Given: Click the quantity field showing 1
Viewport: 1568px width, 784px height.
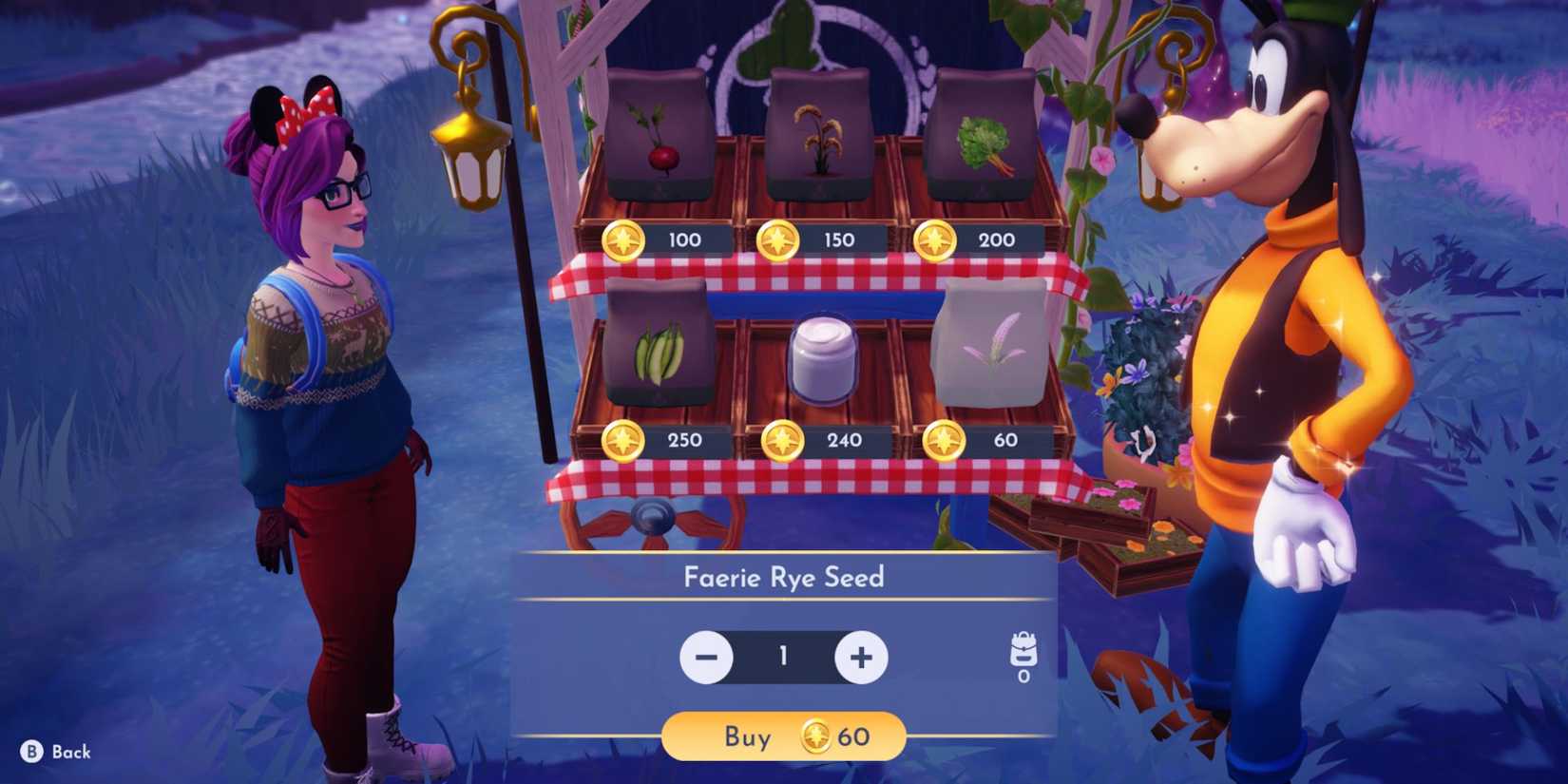Looking at the screenshot, I should click(783, 656).
